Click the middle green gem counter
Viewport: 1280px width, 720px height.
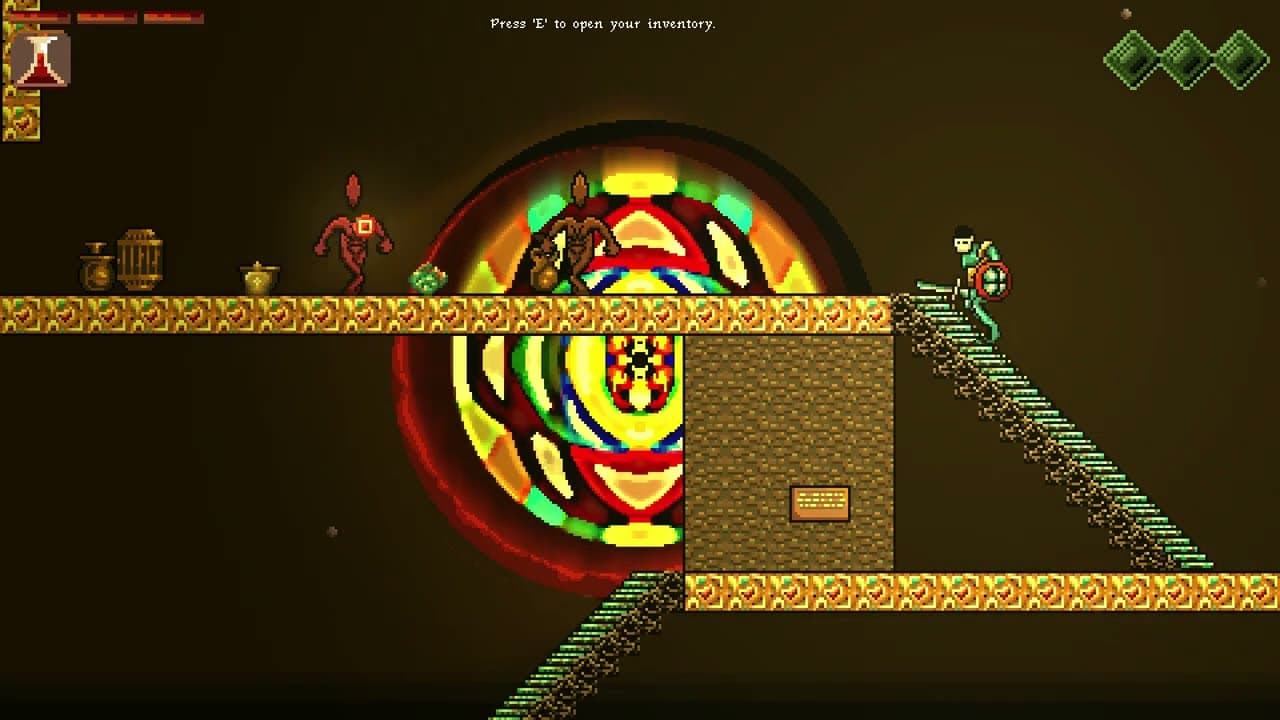pyautogui.click(x=1185, y=58)
